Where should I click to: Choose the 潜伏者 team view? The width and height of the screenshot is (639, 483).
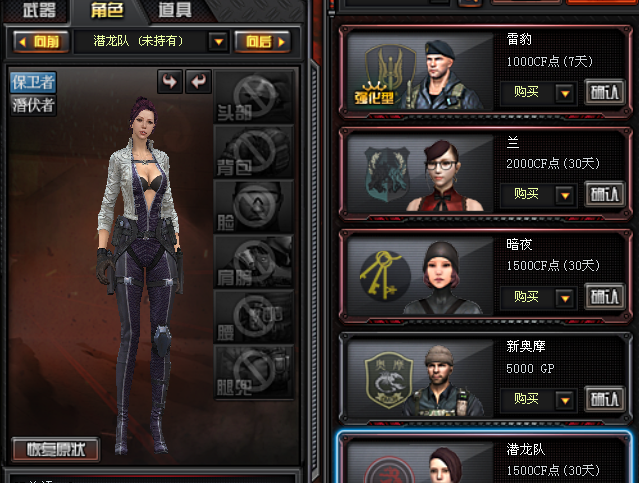point(33,104)
